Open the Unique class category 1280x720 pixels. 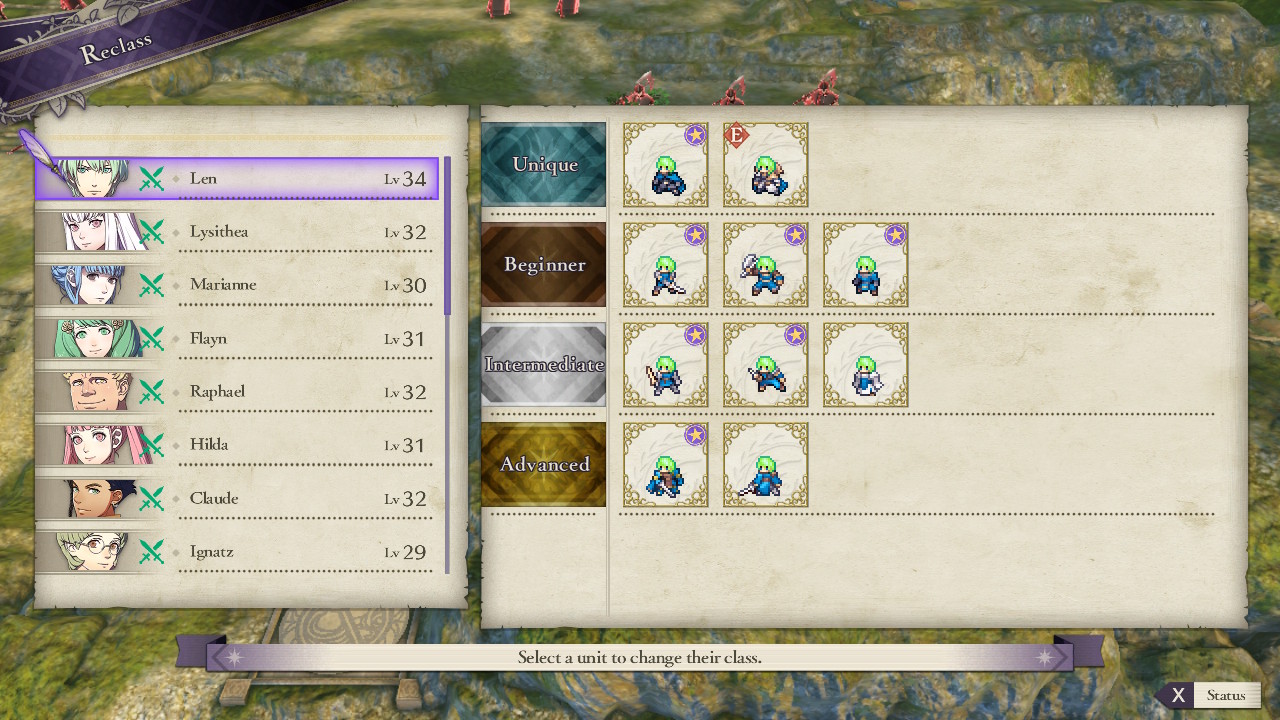[544, 165]
